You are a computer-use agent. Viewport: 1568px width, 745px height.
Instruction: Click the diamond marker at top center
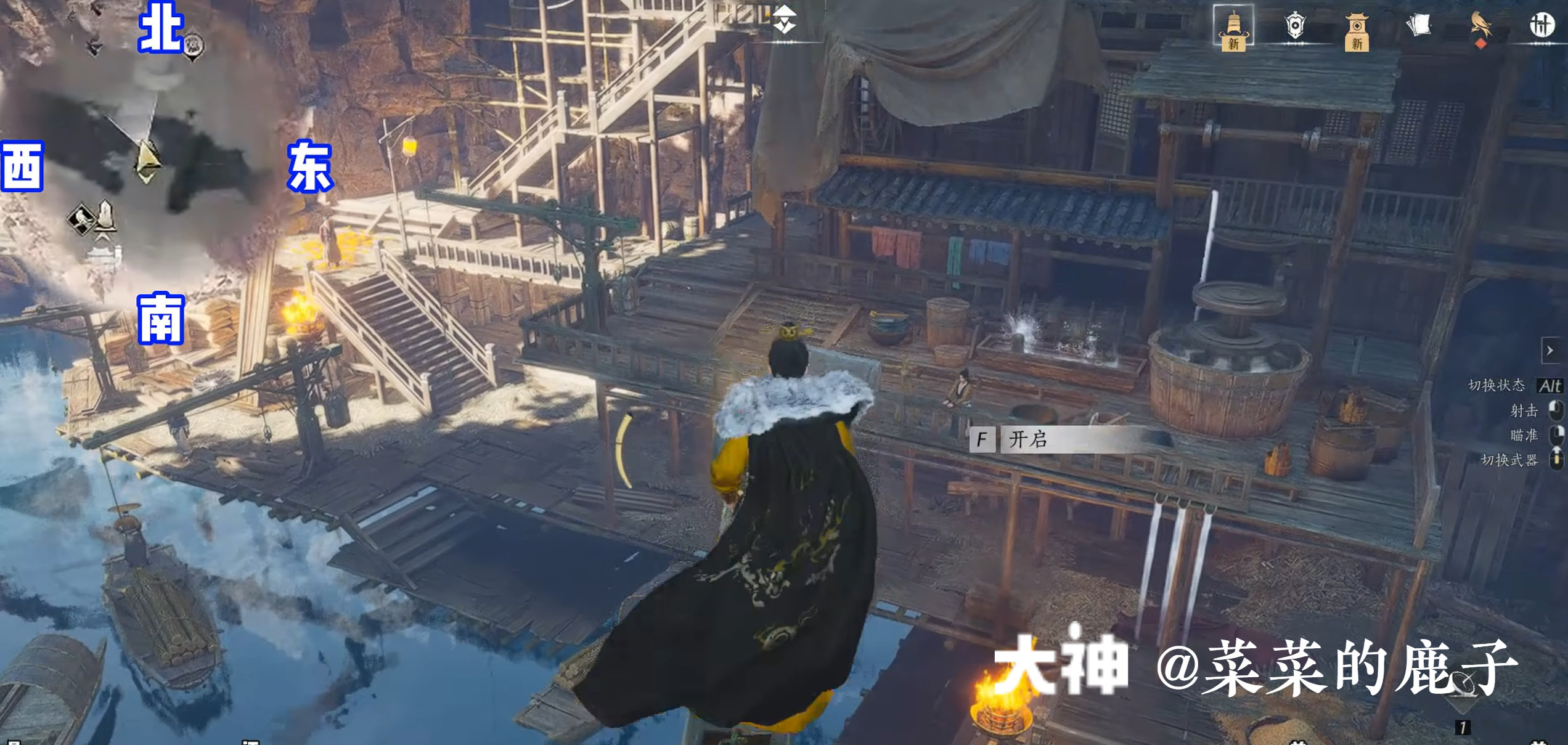point(785,20)
